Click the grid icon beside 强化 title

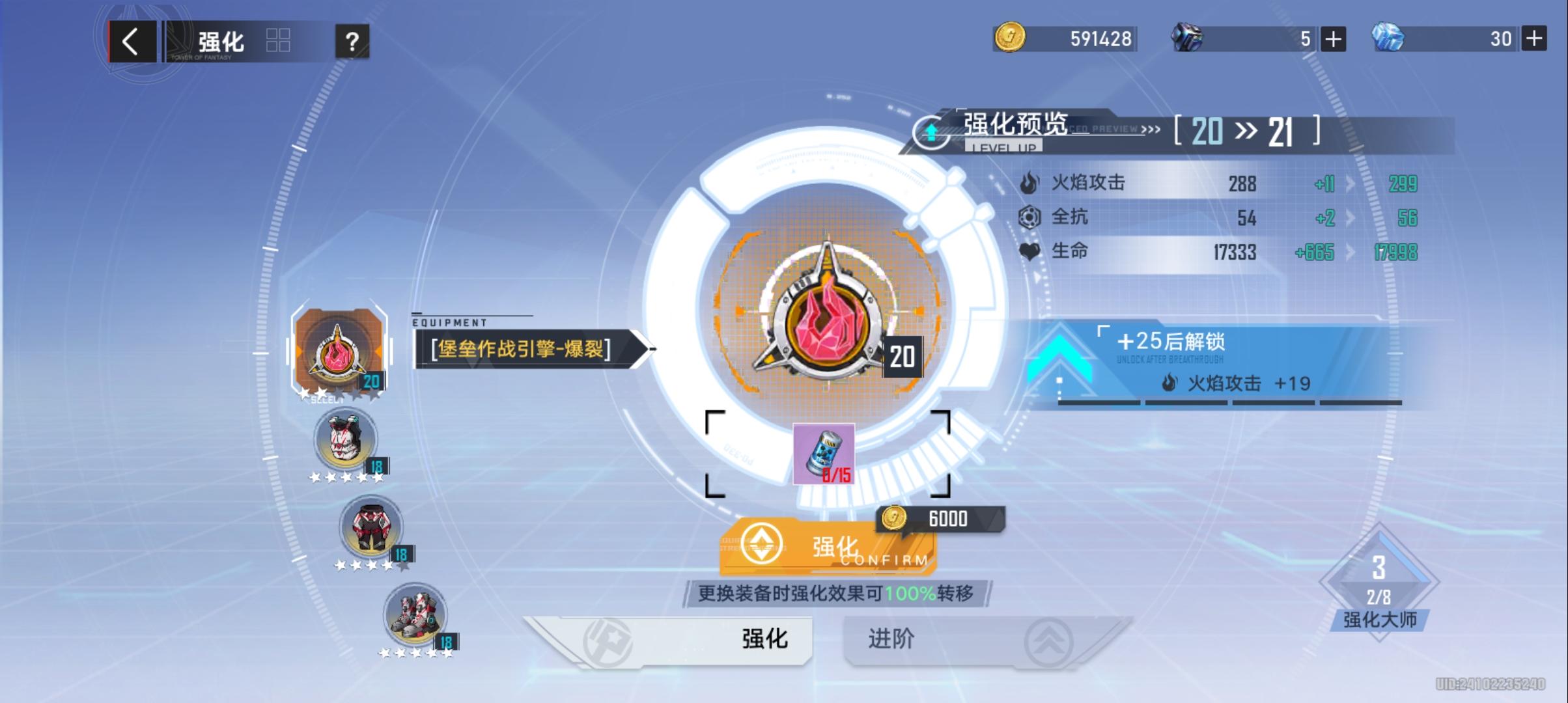point(279,39)
